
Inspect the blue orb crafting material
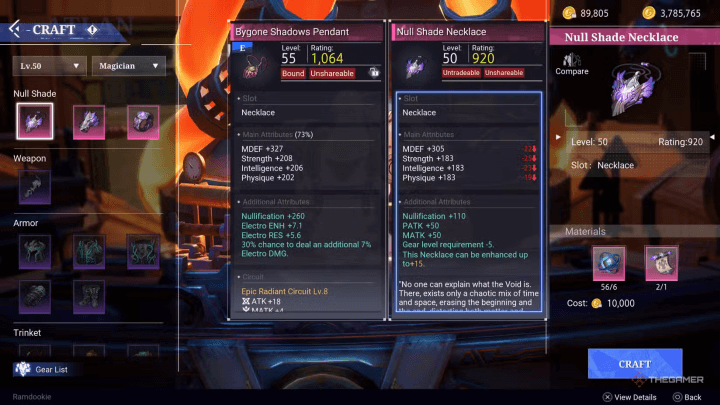(608, 263)
